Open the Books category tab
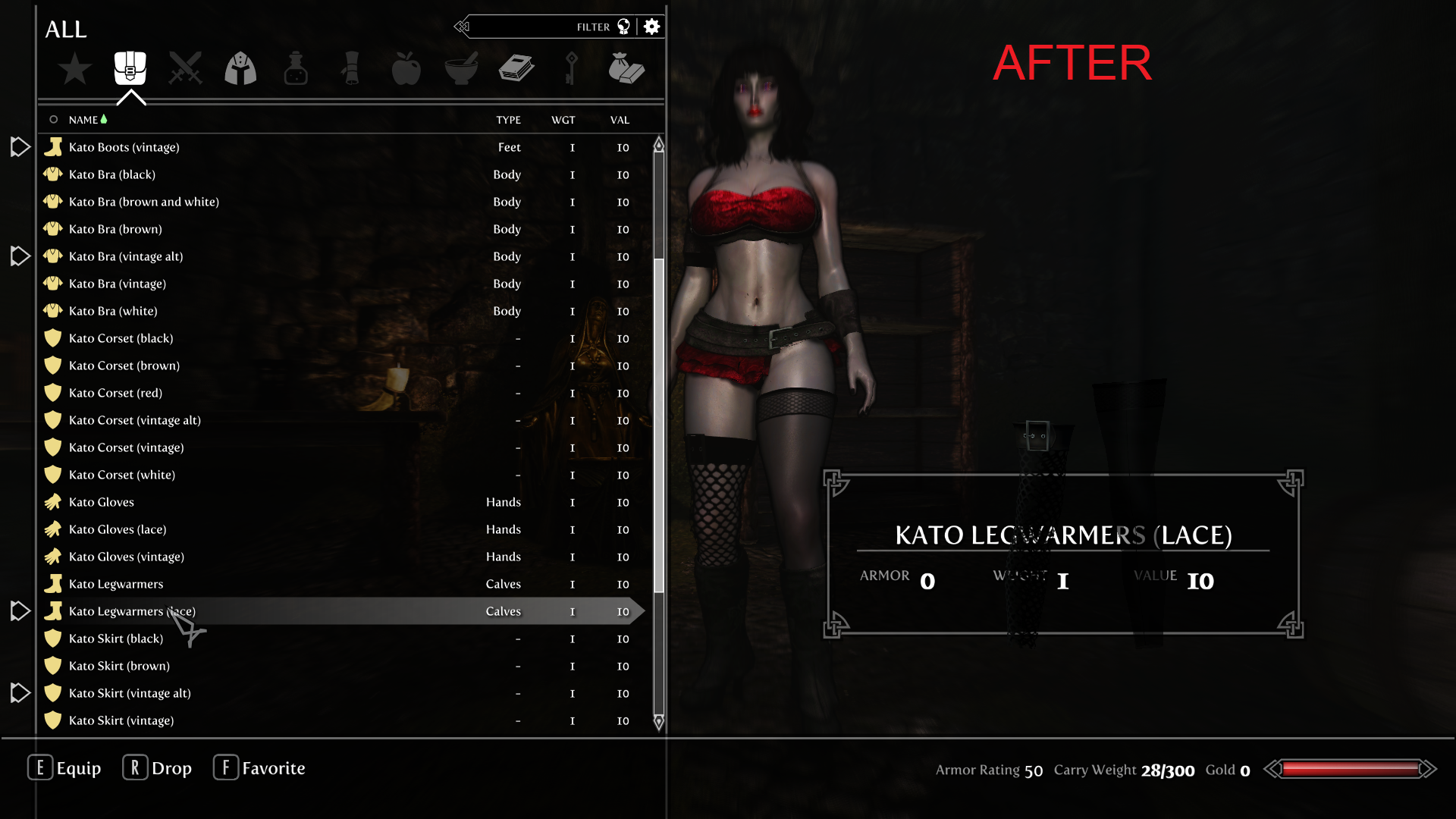The image size is (1456, 819). (516, 68)
